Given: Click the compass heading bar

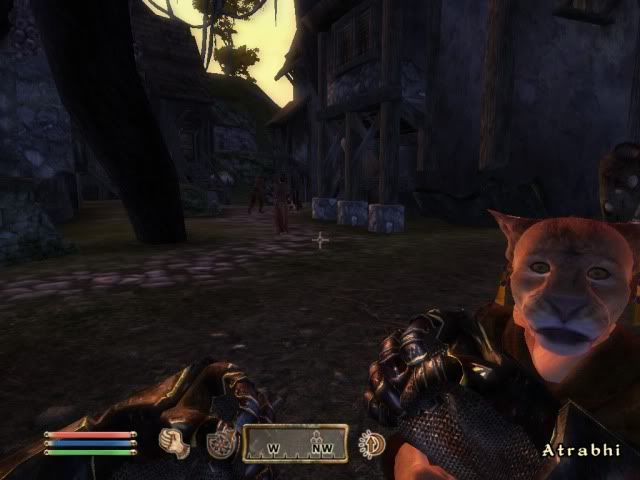Looking at the screenshot, I should pos(297,444).
